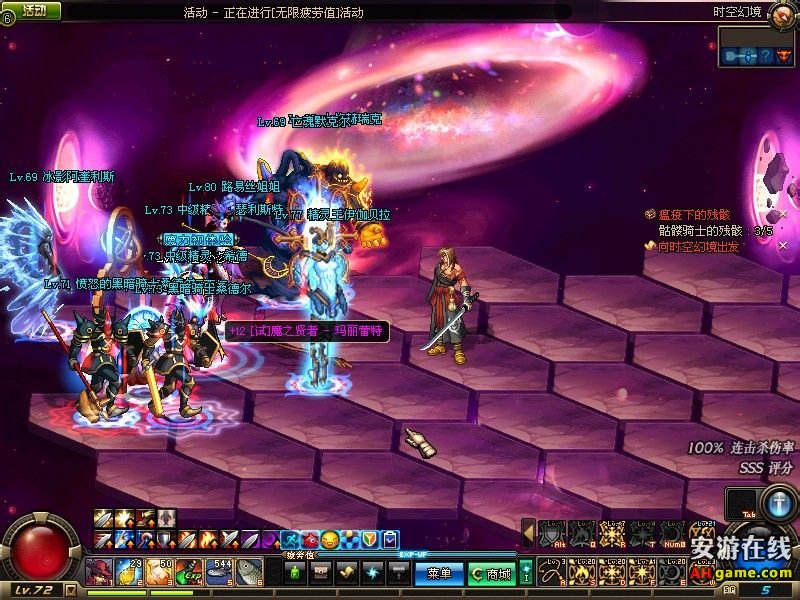Open the 商城 shop button
This screenshot has width=800, height=600.
(x=491, y=574)
